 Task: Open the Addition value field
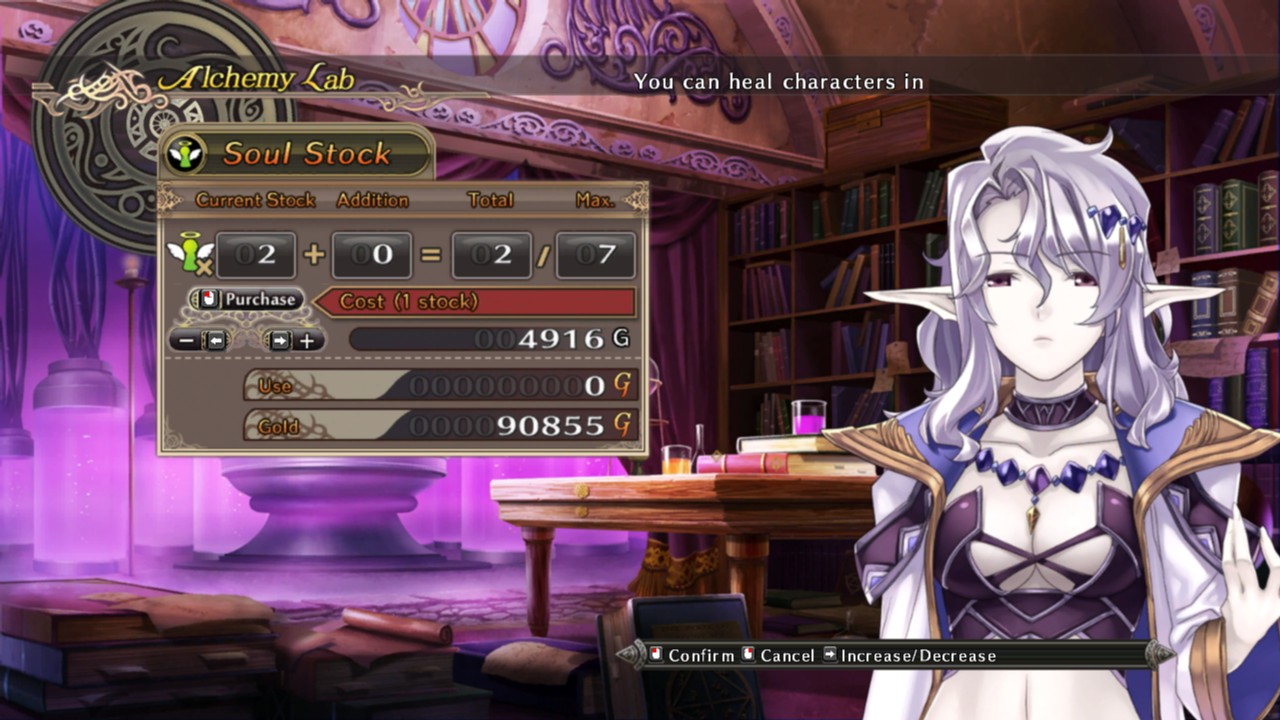tap(370, 254)
